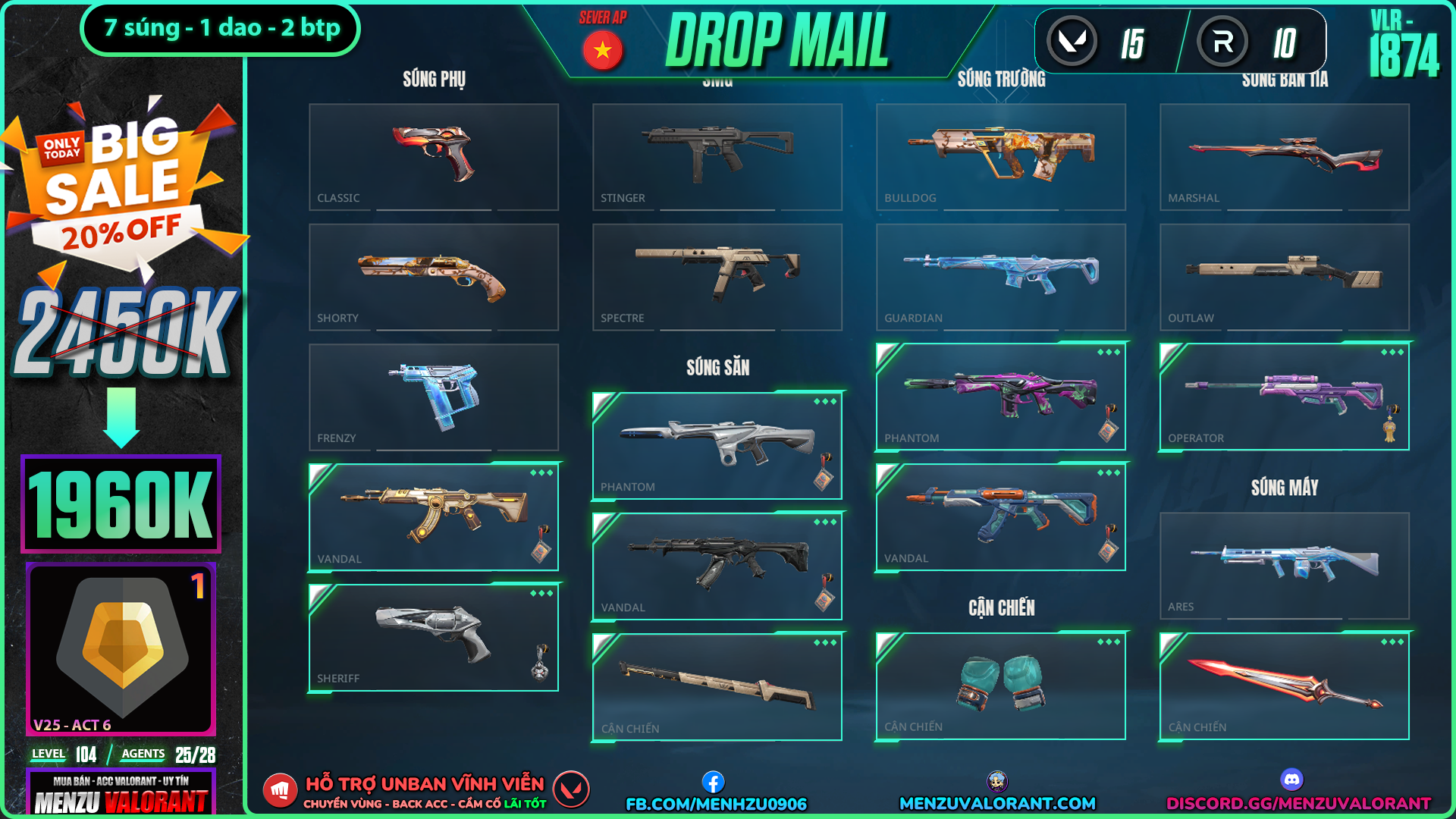Open the blue Frenzy skin tile
Viewport: 1456px width, 819px height.
(433, 397)
